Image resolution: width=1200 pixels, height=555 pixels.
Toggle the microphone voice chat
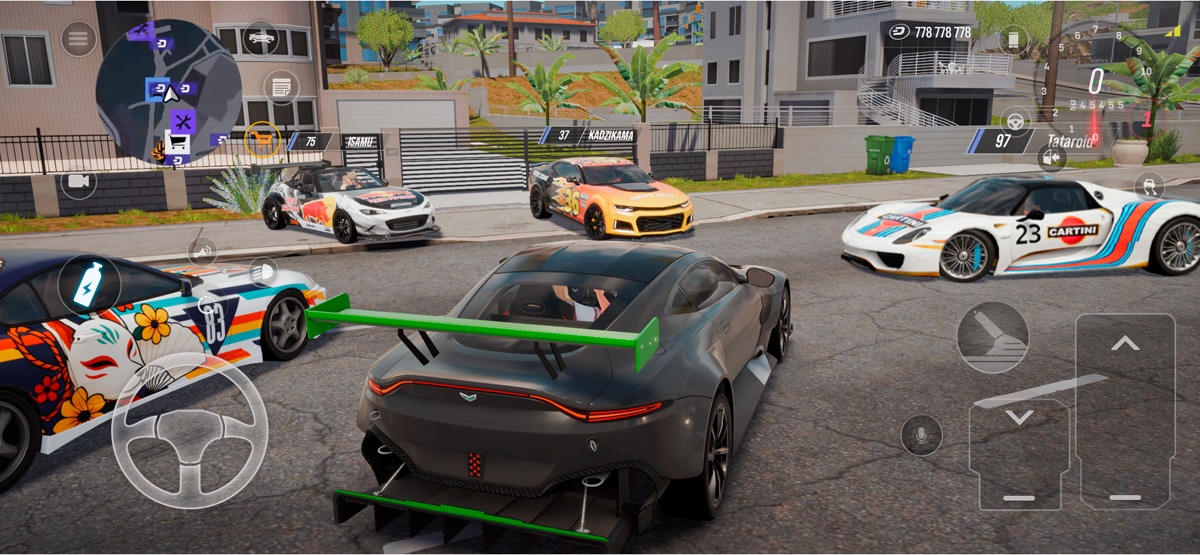point(921,435)
